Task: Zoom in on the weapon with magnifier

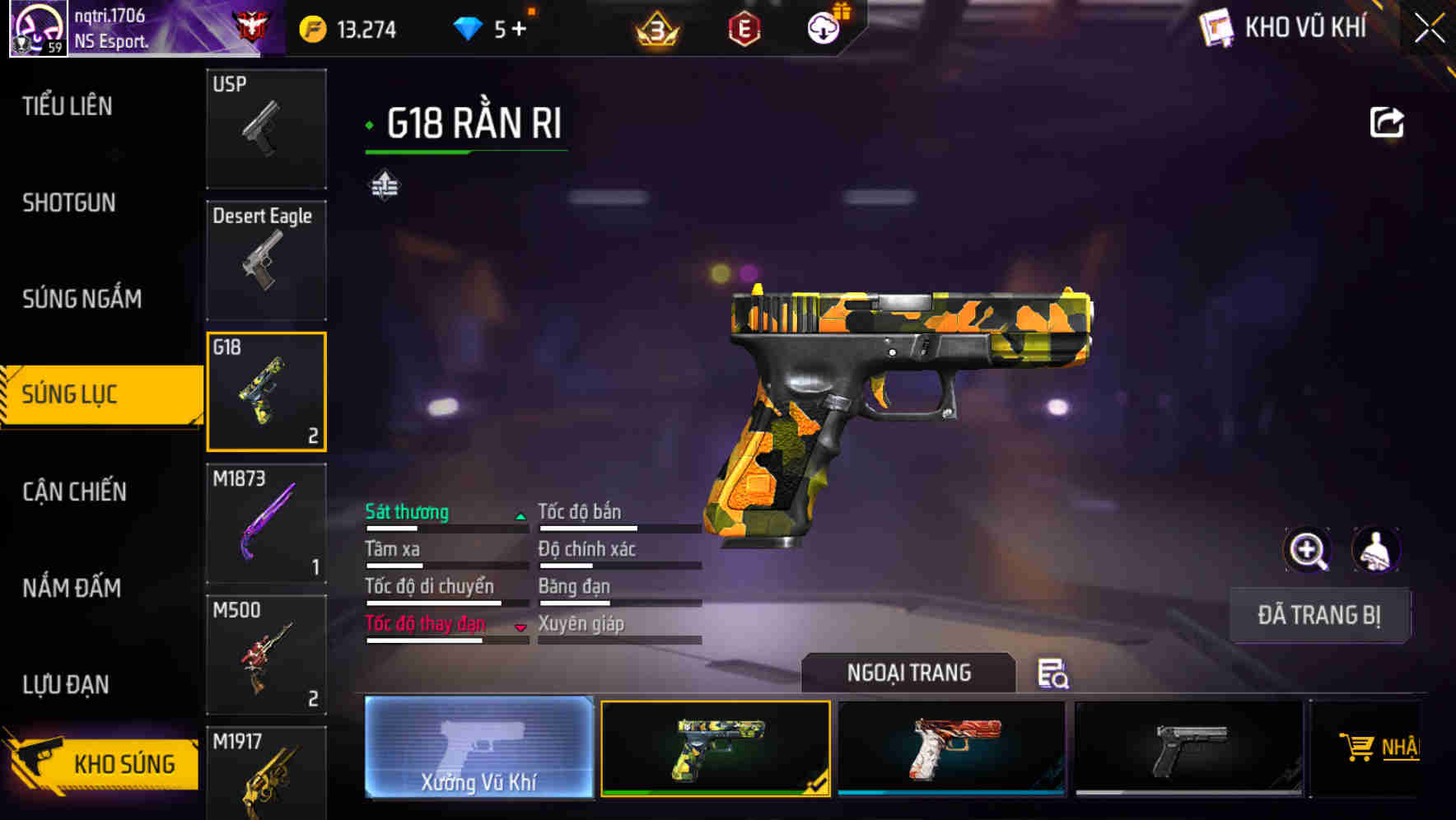Action: coord(1308,550)
